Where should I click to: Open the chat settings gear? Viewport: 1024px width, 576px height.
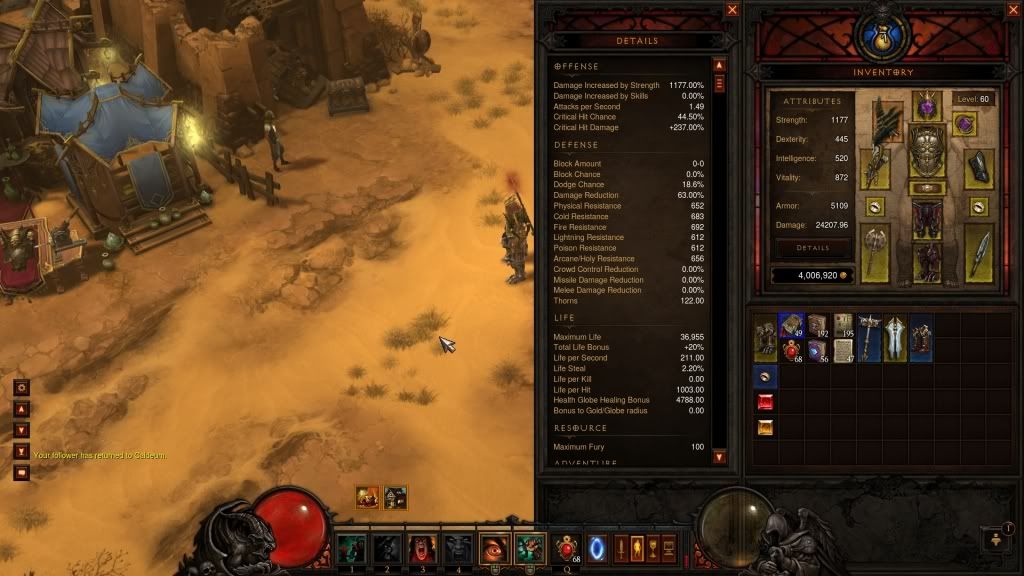[21, 387]
